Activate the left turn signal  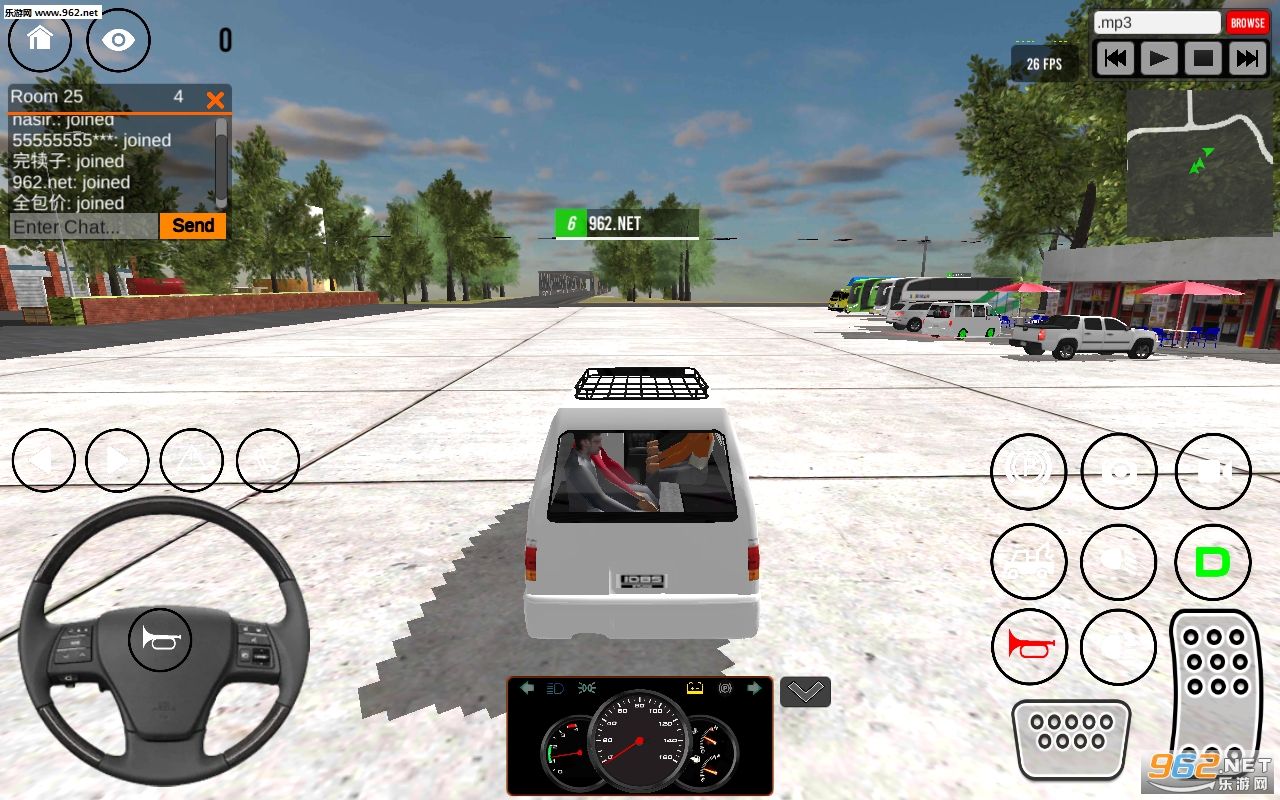coord(44,460)
